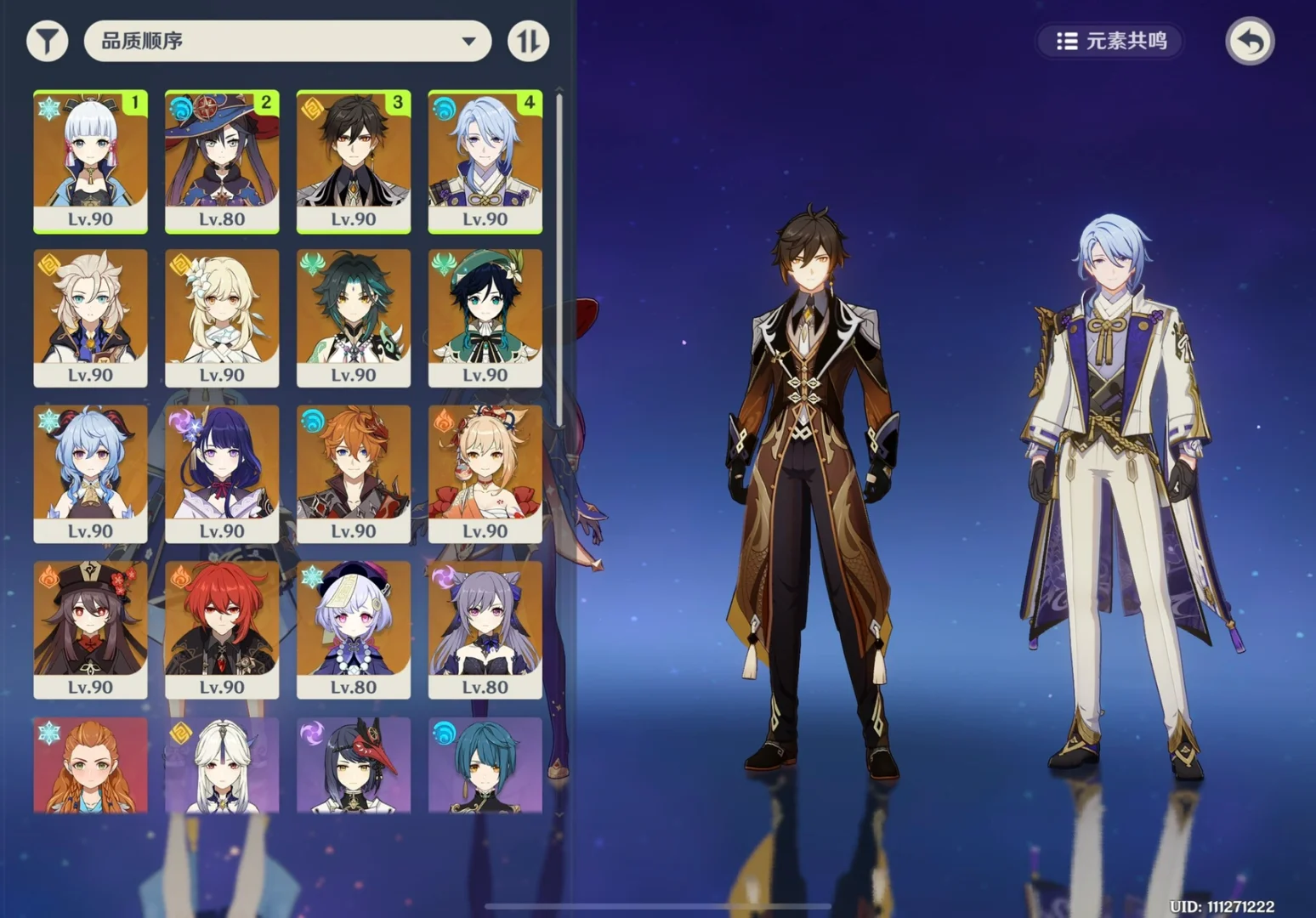This screenshot has width=1316, height=918.
Task: Select the blonde Traveler Lumine card
Action: [x=222, y=317]
